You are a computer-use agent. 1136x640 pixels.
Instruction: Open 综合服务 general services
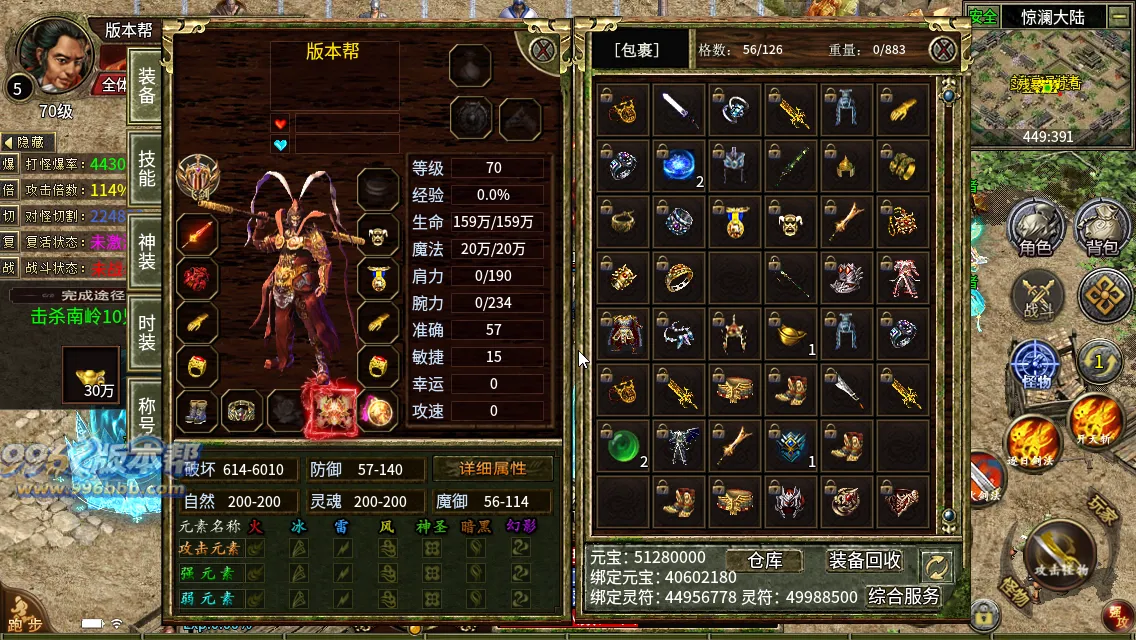tap(904, 596)
